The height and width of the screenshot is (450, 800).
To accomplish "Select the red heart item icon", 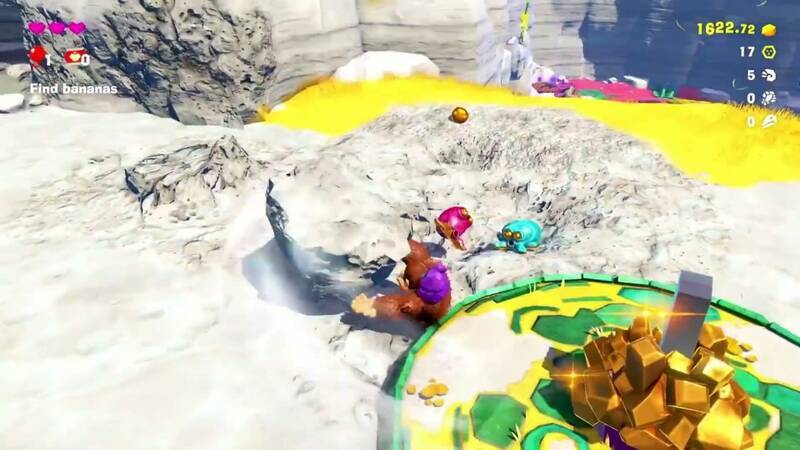I will pos(74,57).
